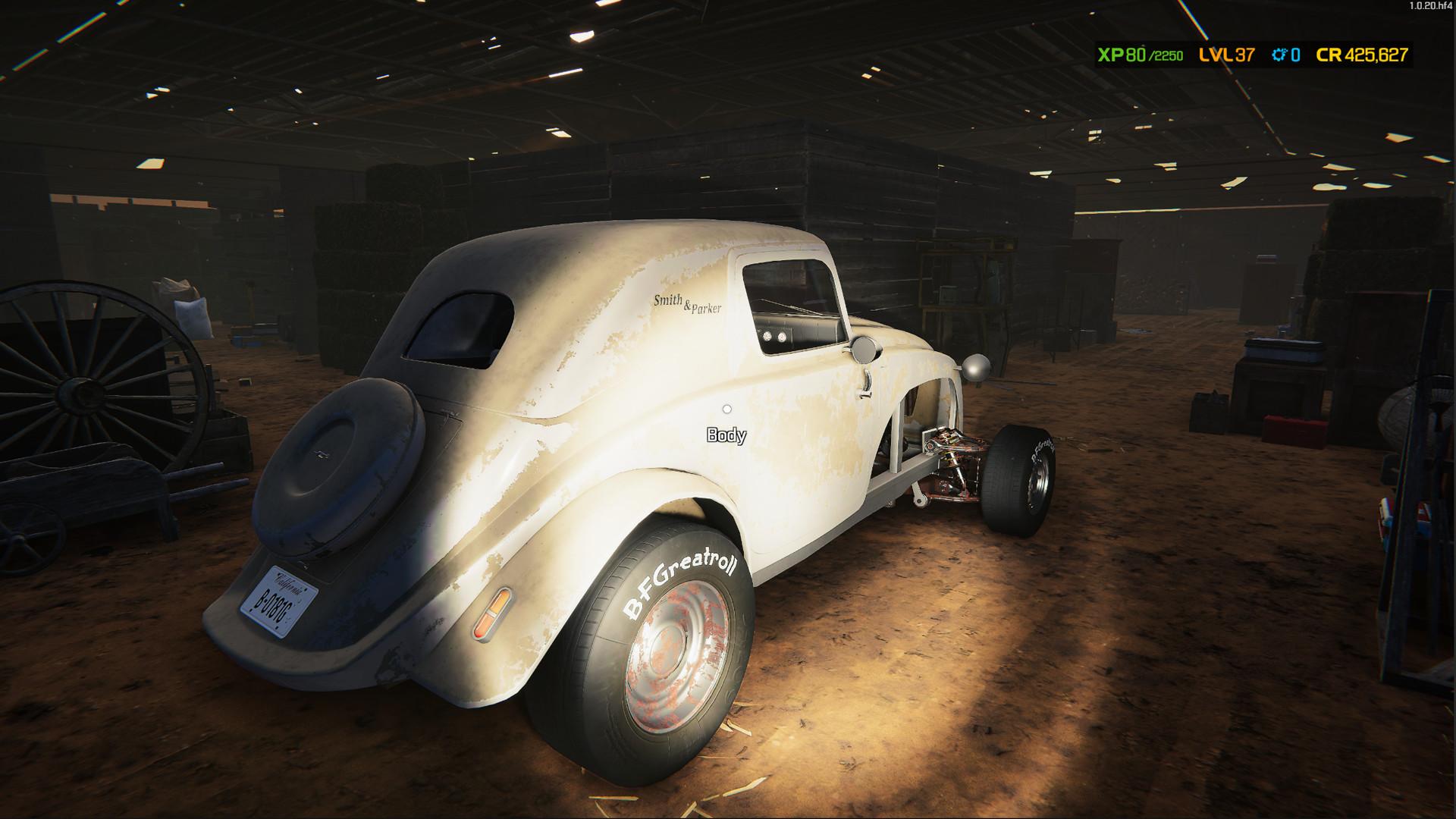Select the Smith & Parker emblem on the body

coord(687,305)
